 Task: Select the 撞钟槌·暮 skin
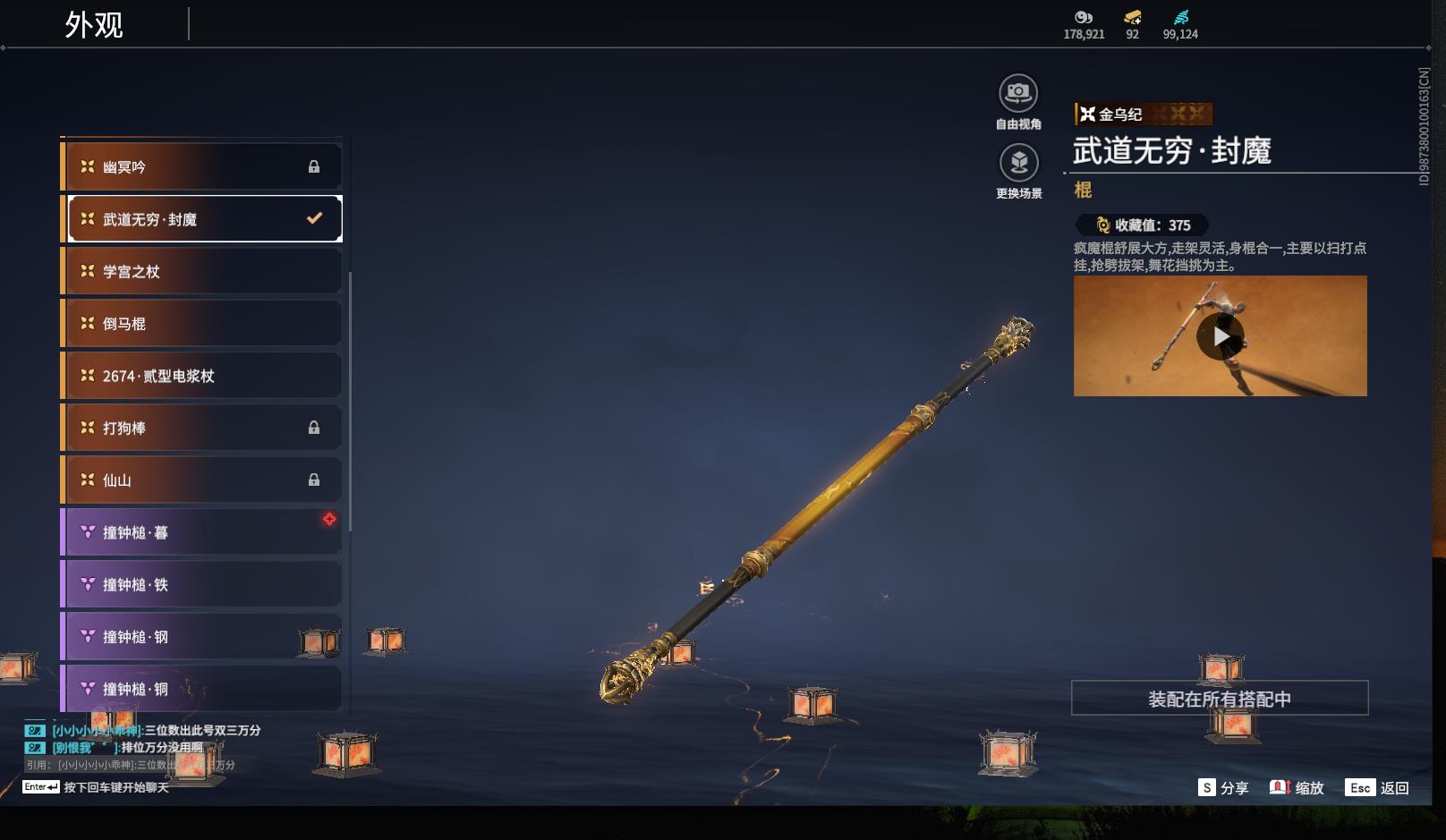point(202,532)
